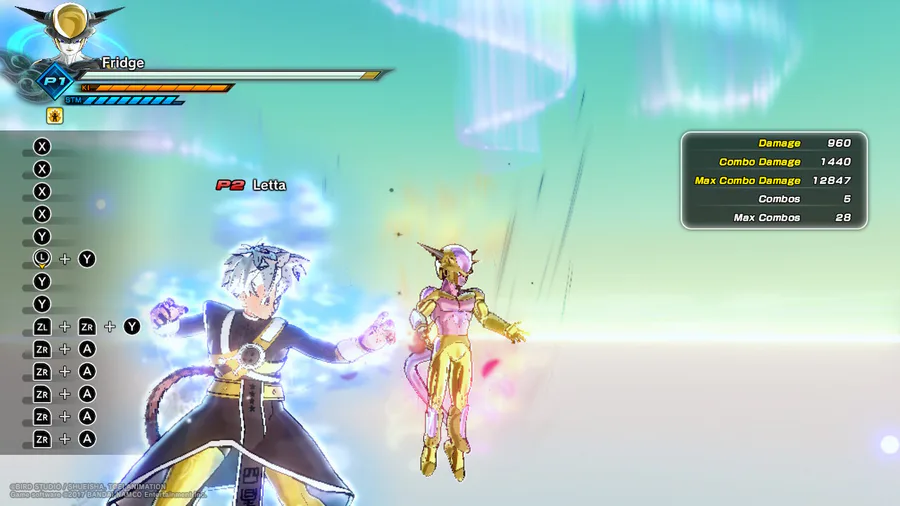Image resolution: width=900 pixels, height=506 pixels.
Task: Click the P2 Letta name tag
Action: [251, 185]
